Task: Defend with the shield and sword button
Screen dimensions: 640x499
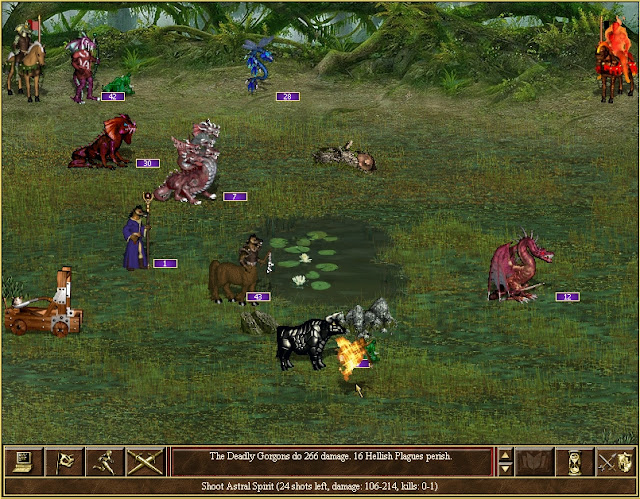Action: [x=616, y=461]
